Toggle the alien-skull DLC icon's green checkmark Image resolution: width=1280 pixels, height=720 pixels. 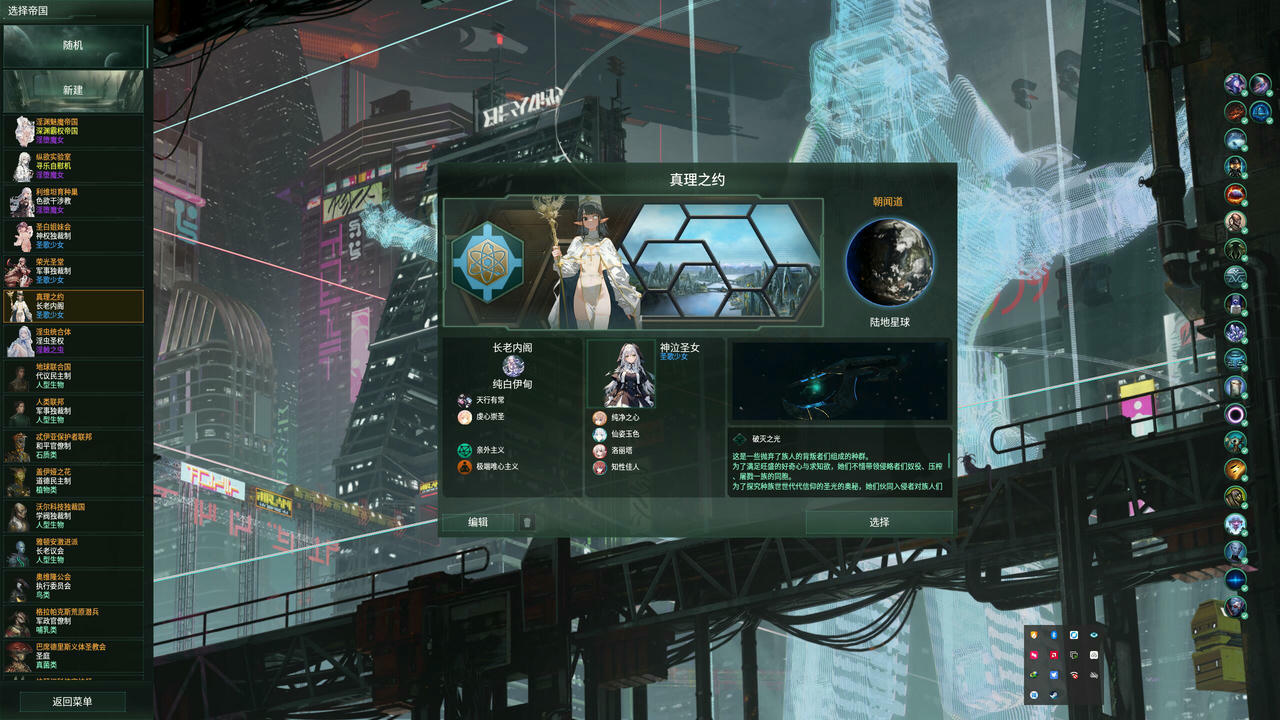1245,233
